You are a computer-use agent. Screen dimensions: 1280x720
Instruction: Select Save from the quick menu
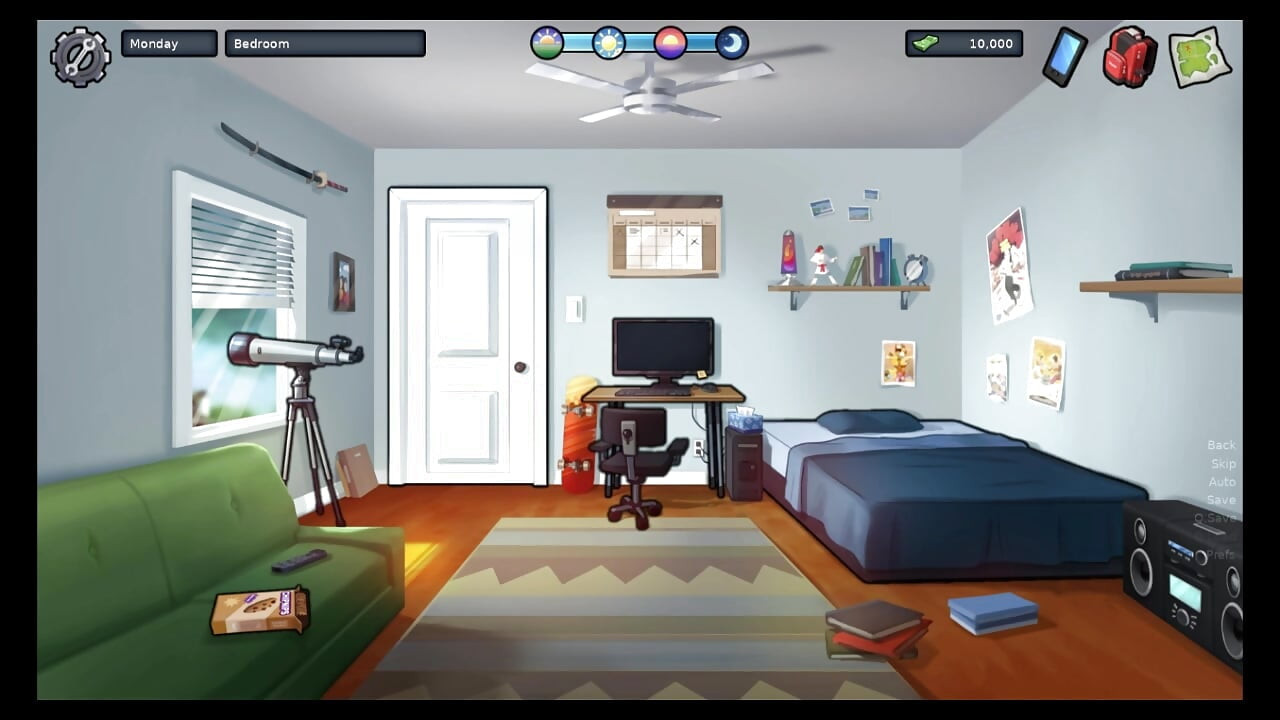tap(1221, 500)
